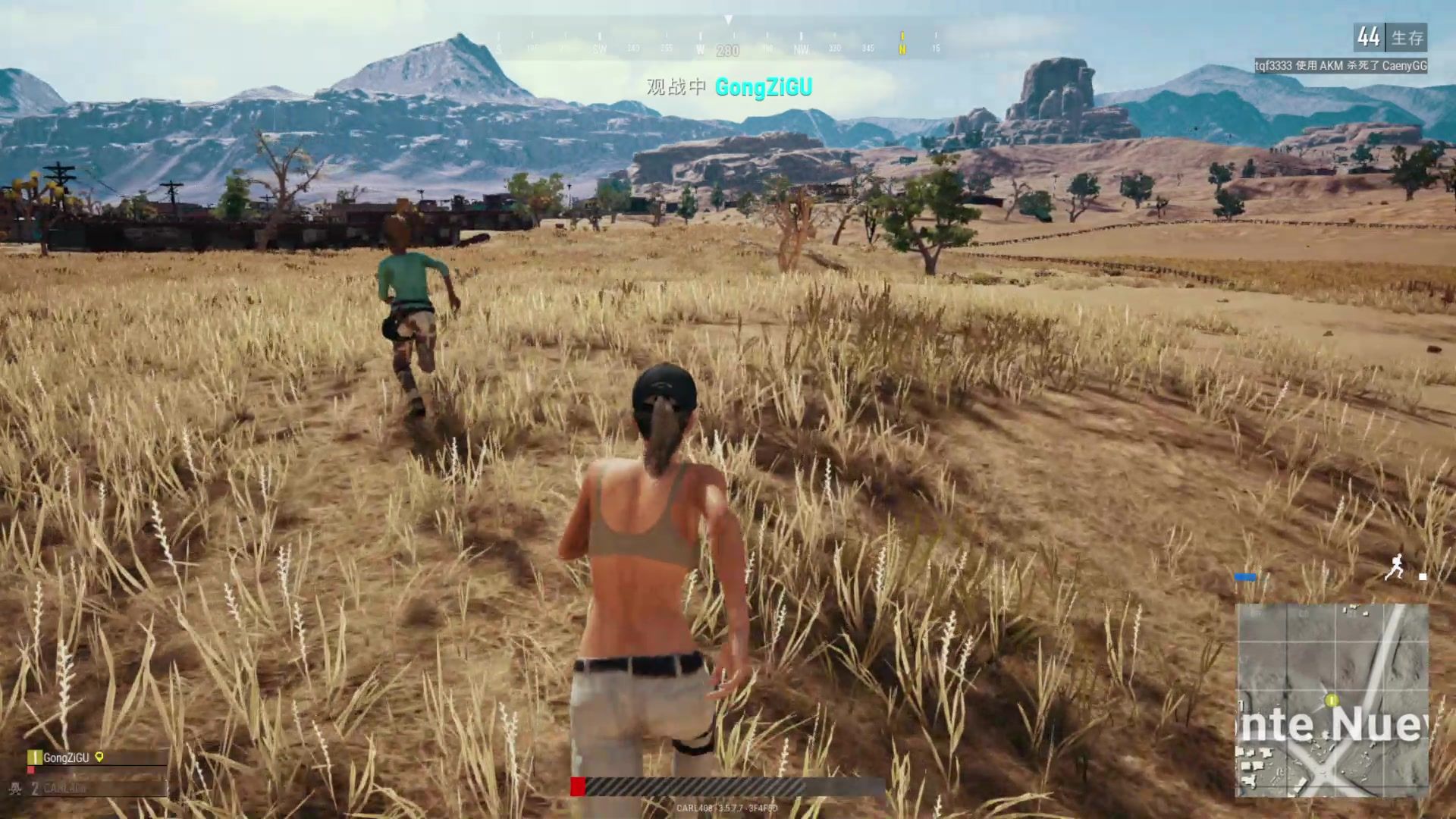1456x819 pixels.
Task: Click the yellow location pin beside GongZiGU
Action: click(x=99, y=757)
